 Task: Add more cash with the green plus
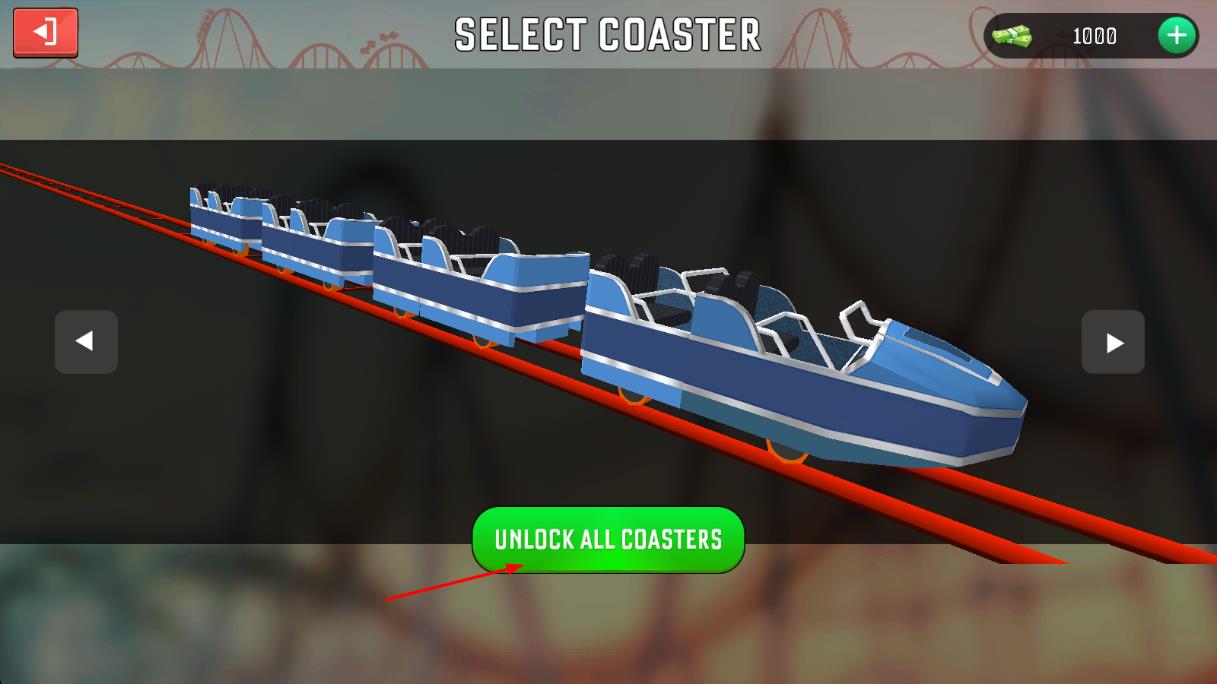(x=1176, y=36)
